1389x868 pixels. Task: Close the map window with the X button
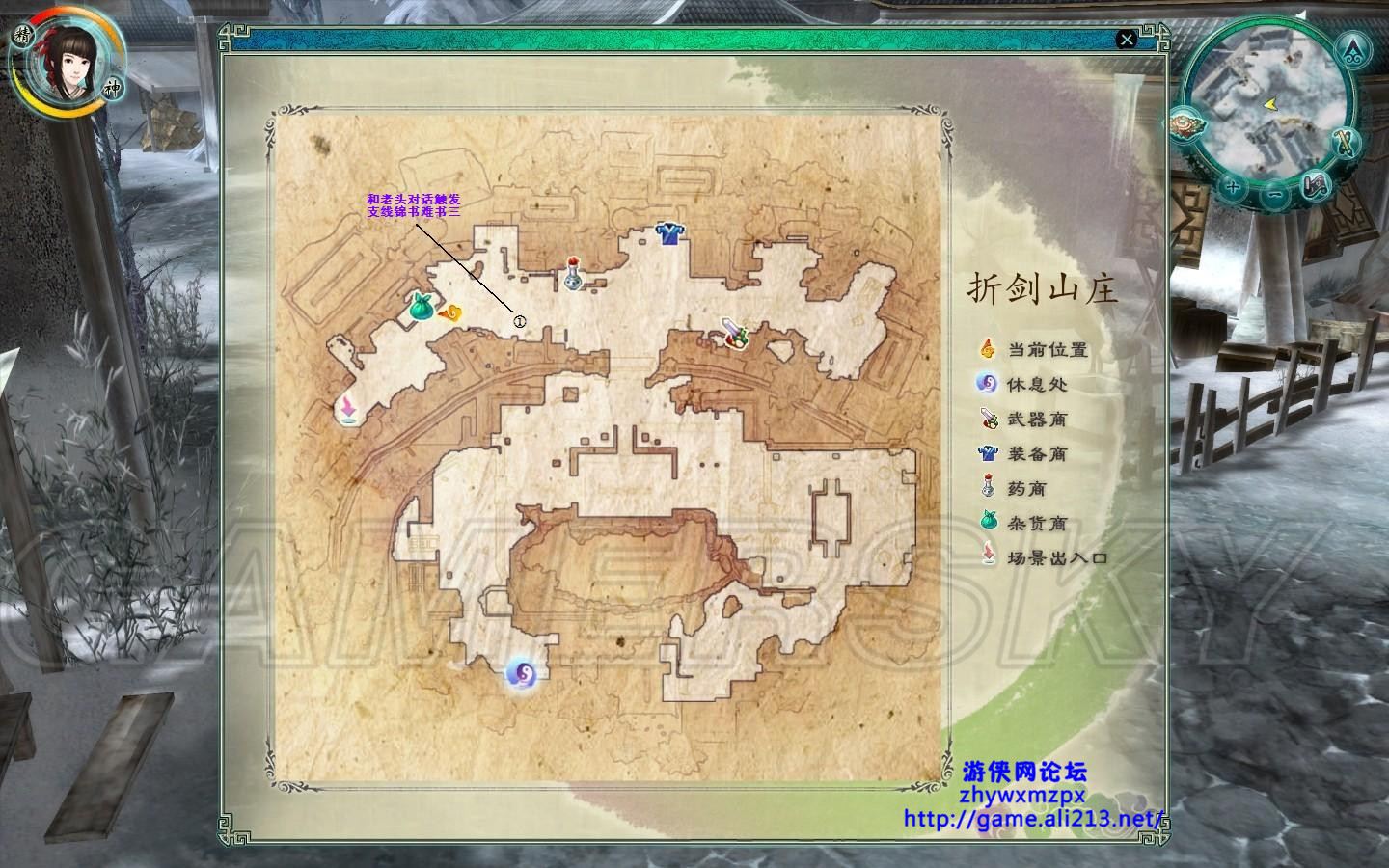tap(1125, 40)
